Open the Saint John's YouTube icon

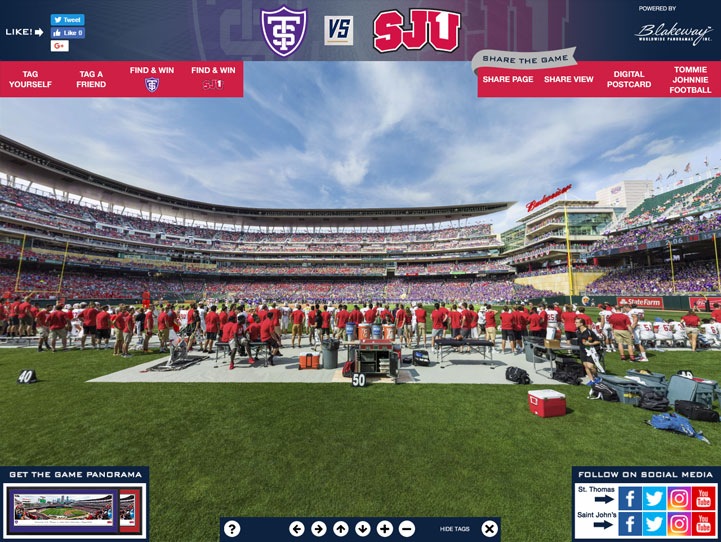(x=704, y=523)
